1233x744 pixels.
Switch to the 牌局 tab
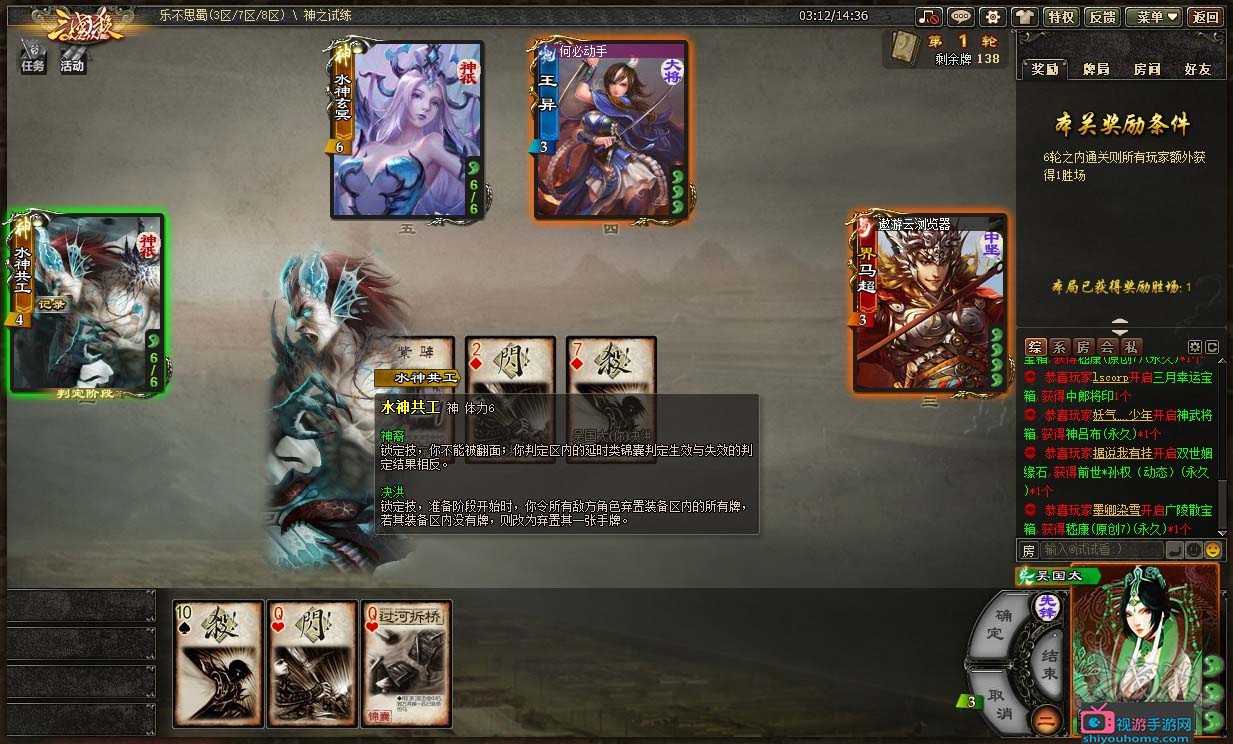(x=1096, y=69)
